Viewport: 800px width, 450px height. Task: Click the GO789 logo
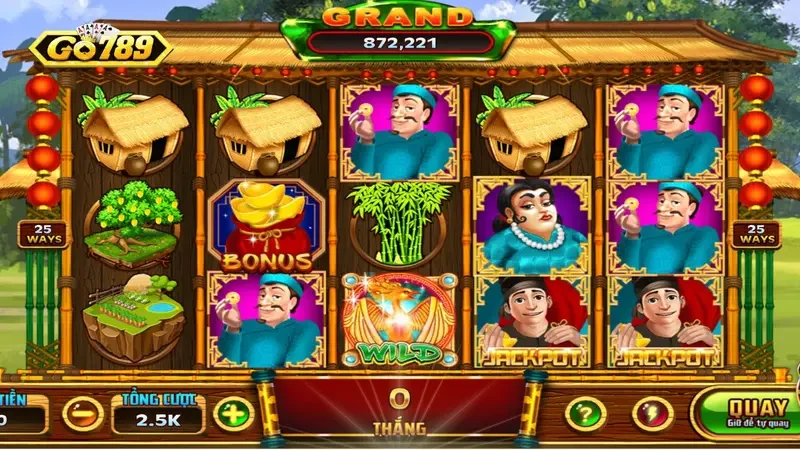(98, 48)
